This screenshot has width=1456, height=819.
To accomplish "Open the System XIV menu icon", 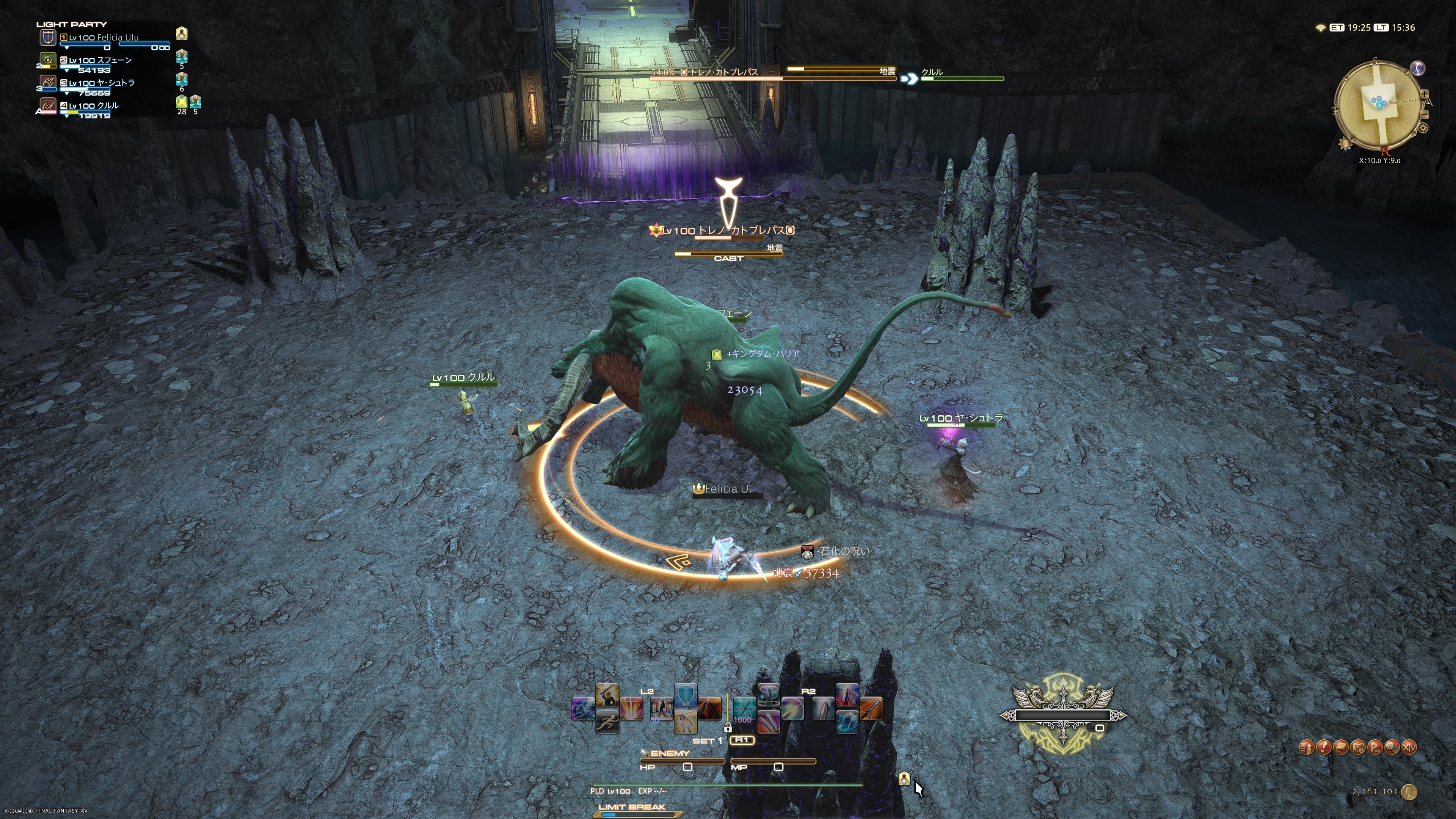I will pos(1409,748).
